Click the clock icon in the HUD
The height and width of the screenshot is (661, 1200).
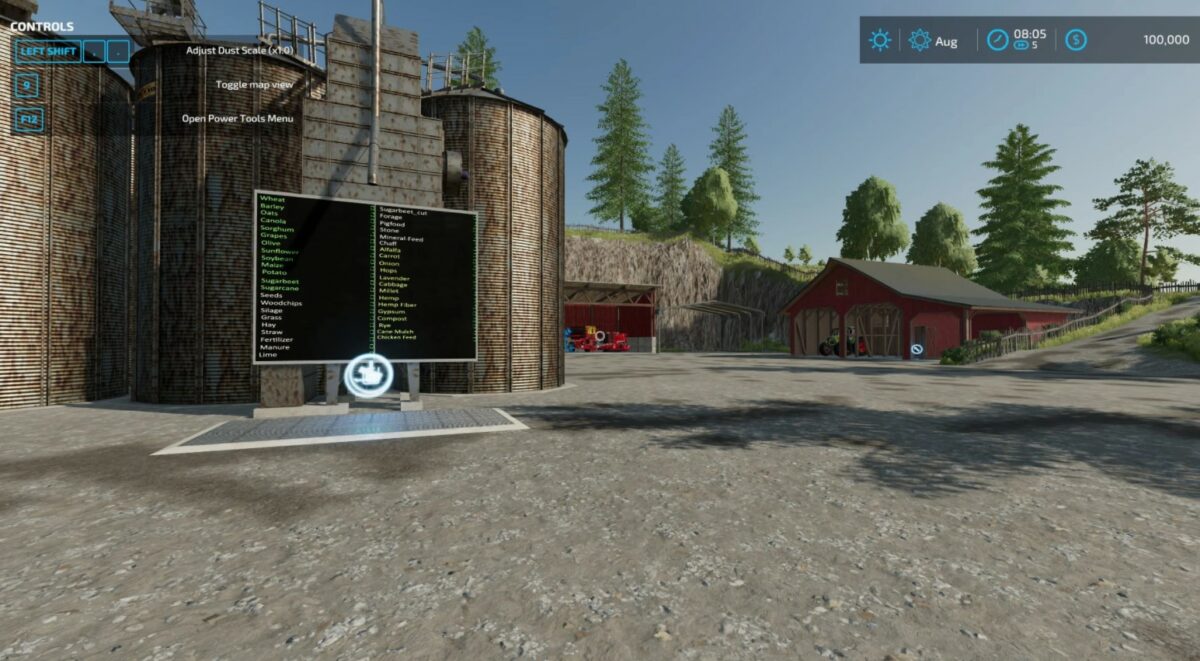point(998,40)
